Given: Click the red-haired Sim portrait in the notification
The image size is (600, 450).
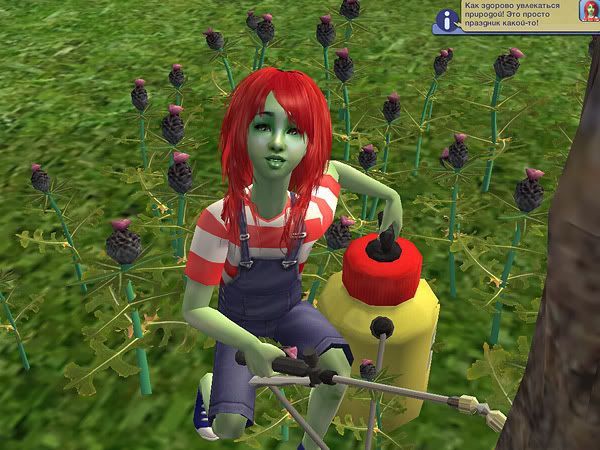Looking at the screenshot, I should tap(588, 12).
